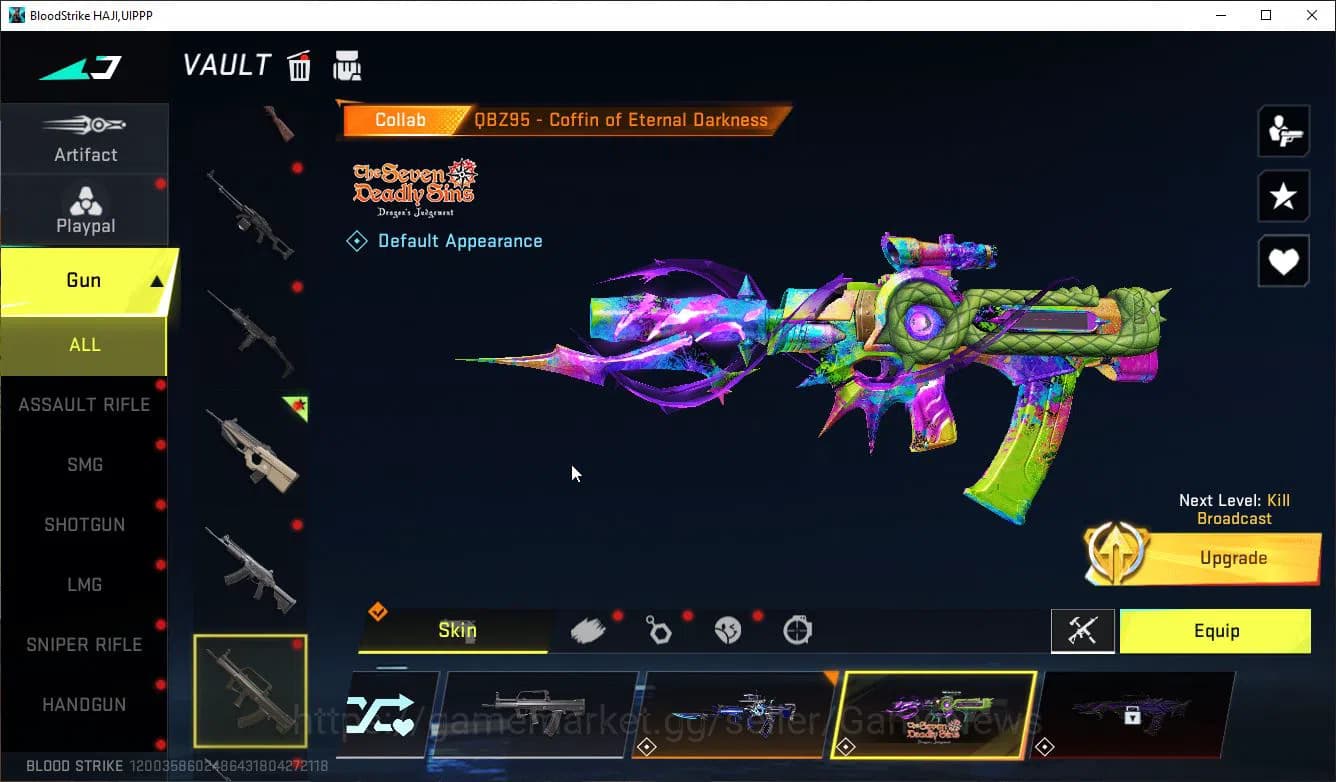Click the Equip button
Screen dimensions: 1336x782
coord(1216,631)
